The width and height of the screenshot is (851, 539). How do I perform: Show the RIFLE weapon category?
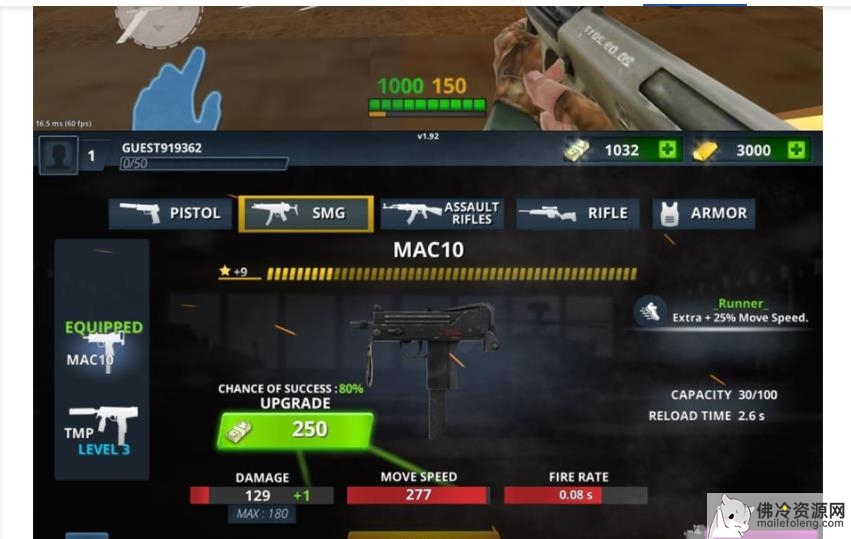(x=575, y=213)
